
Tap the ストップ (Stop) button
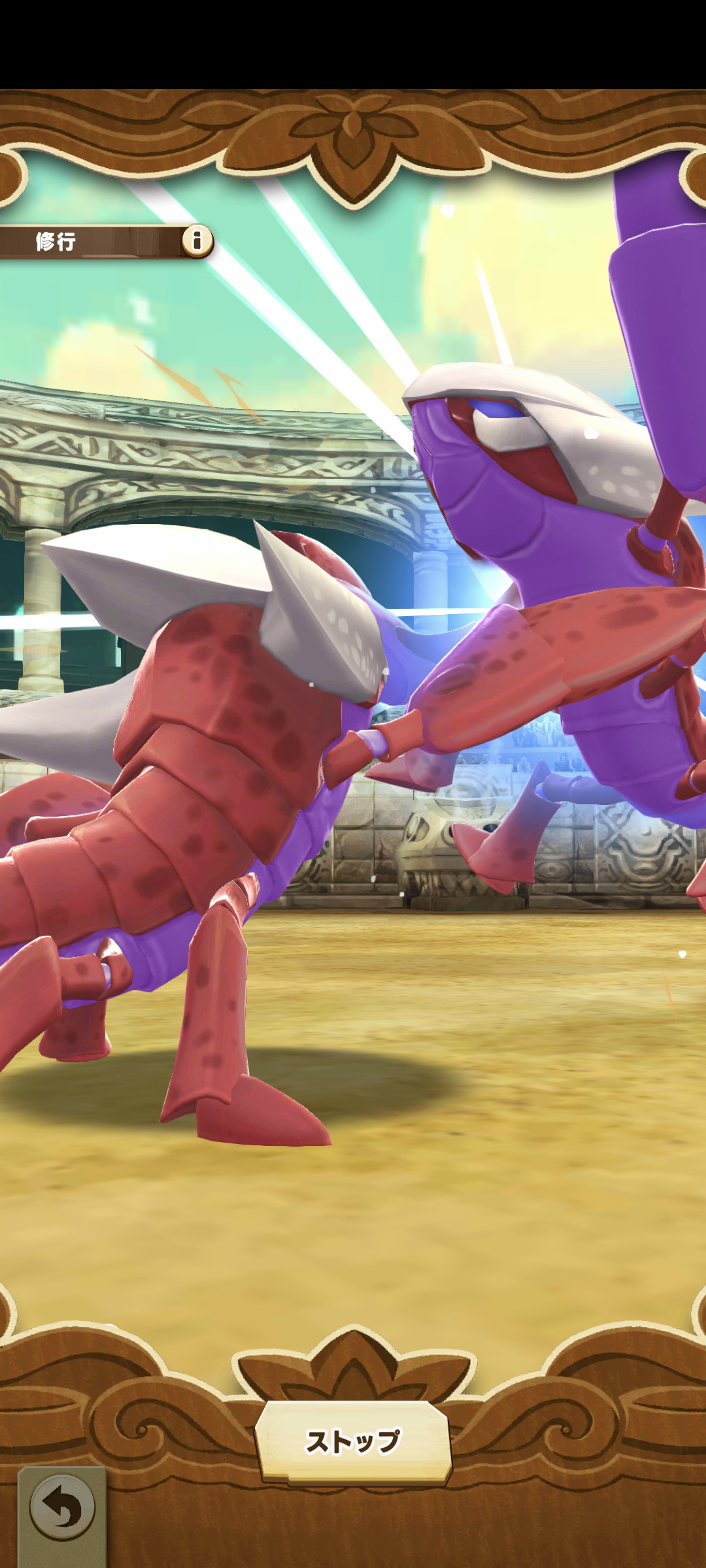[353, 1441]
